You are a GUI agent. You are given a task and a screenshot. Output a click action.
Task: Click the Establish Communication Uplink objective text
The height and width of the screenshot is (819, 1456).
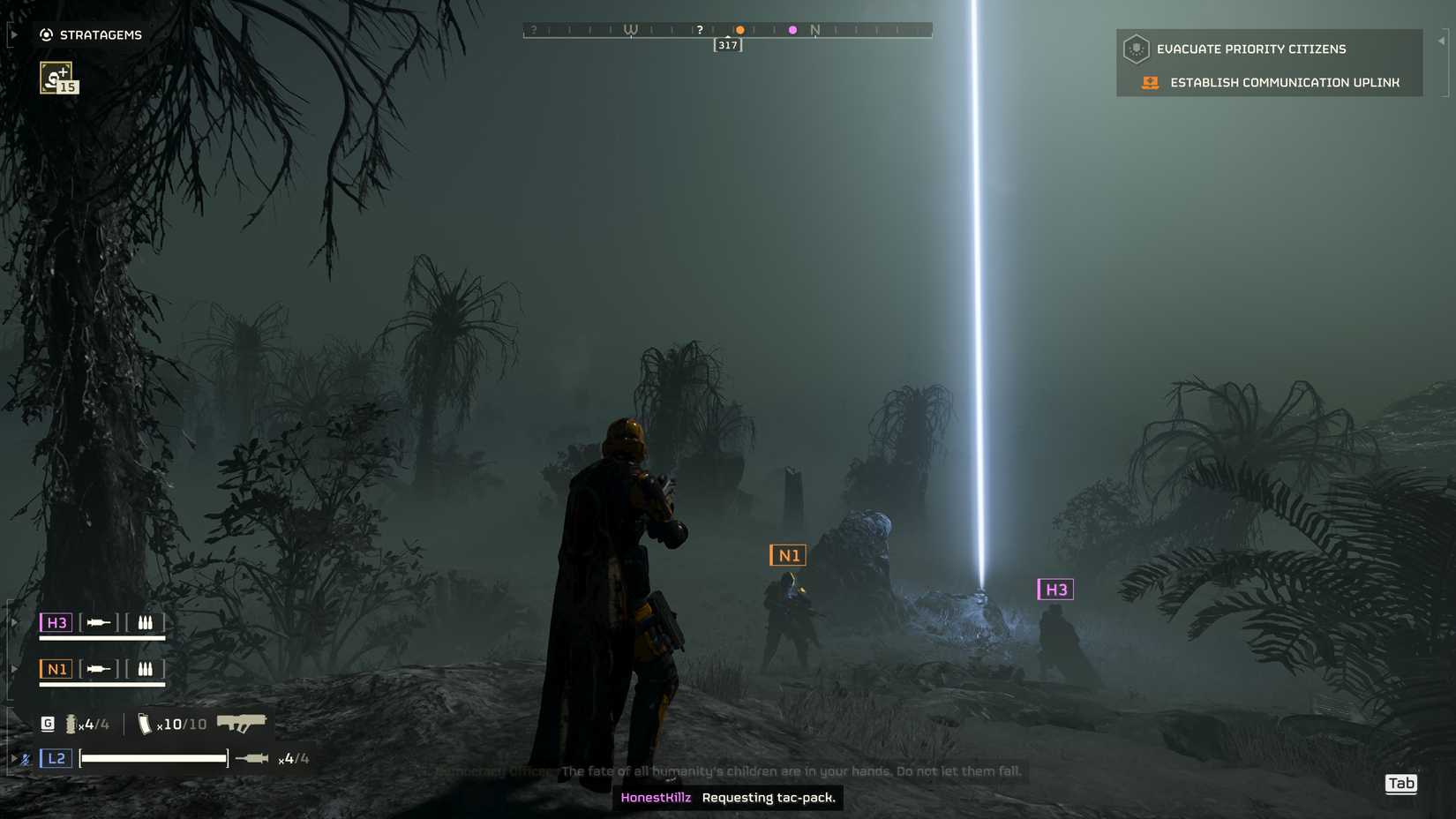[1284, 82]
